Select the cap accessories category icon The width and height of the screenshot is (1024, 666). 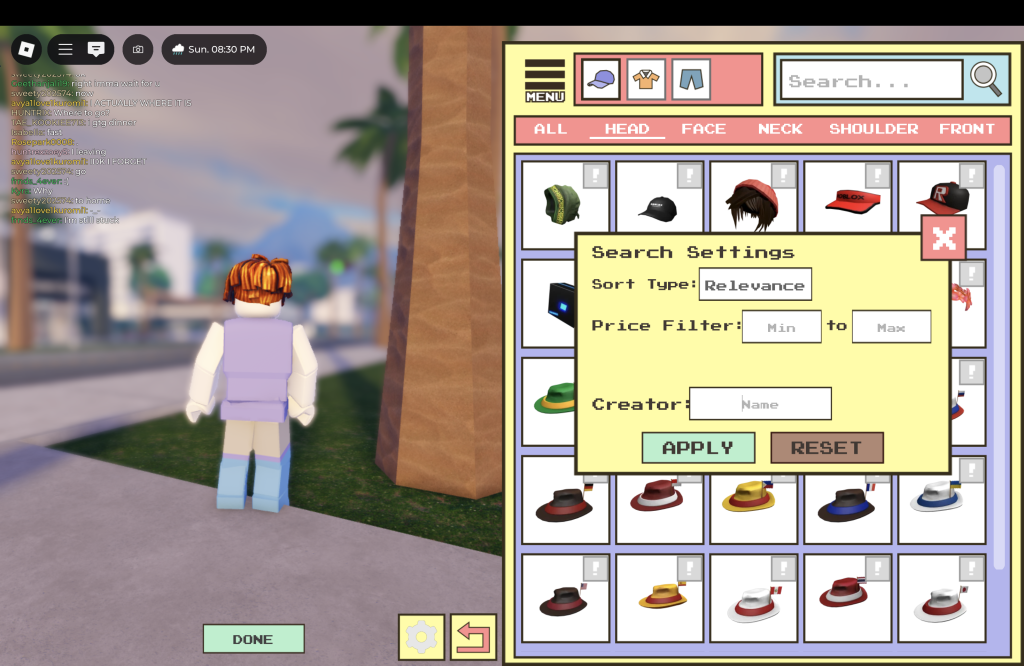[601, 79]
